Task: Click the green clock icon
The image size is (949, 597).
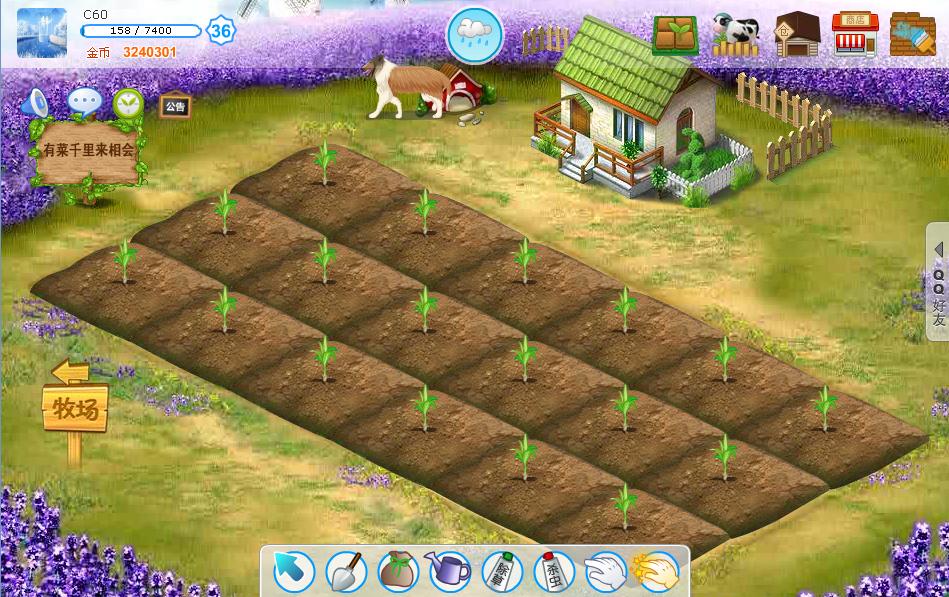Action: point(128,102)
